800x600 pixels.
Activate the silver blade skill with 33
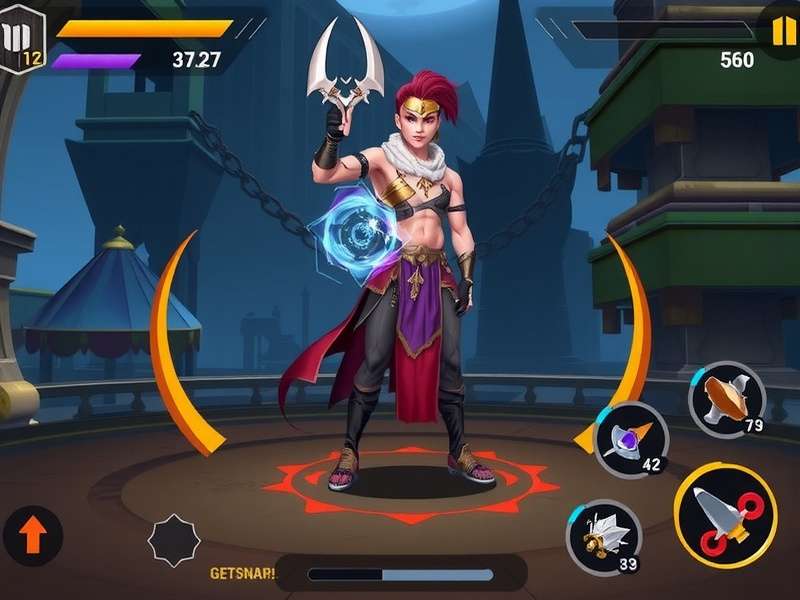tap(604, 537)
